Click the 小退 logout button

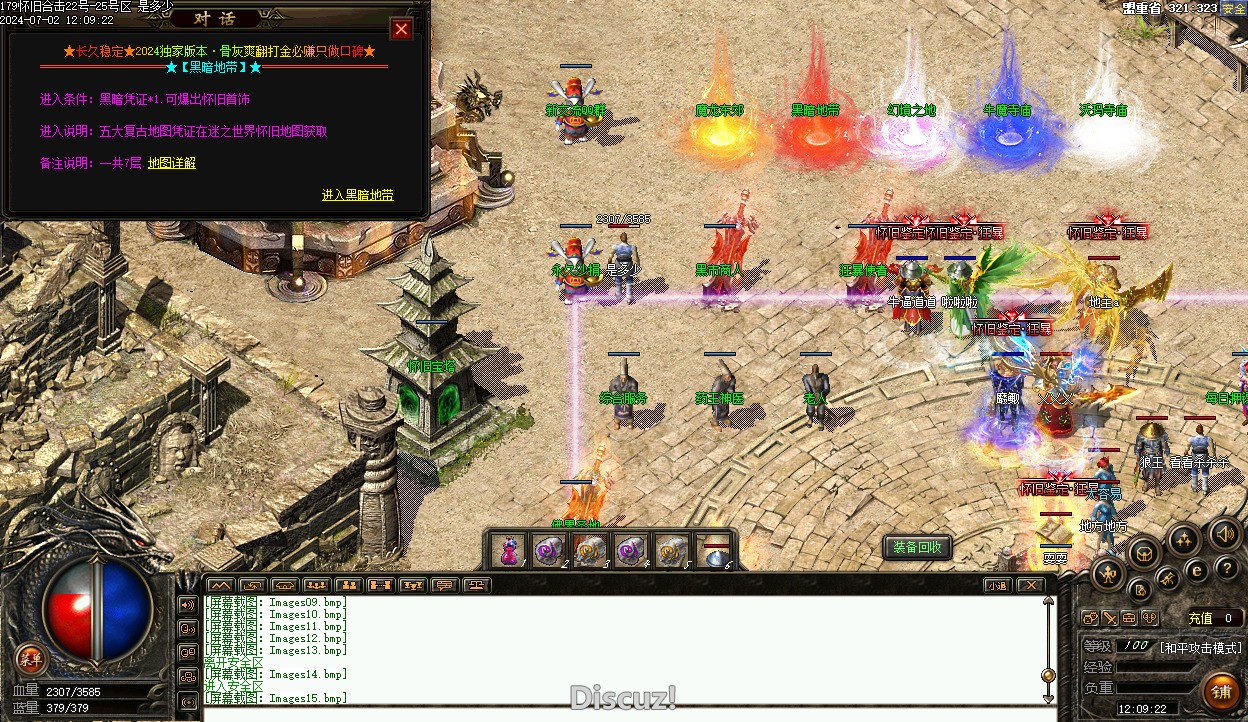click(x=996, y=585)
